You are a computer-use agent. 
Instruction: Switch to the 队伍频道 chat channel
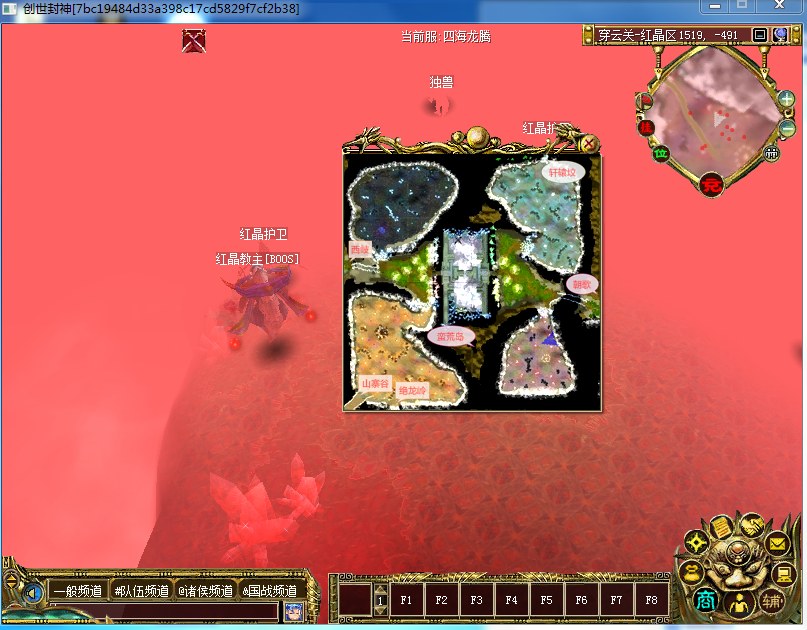(141, 591)
